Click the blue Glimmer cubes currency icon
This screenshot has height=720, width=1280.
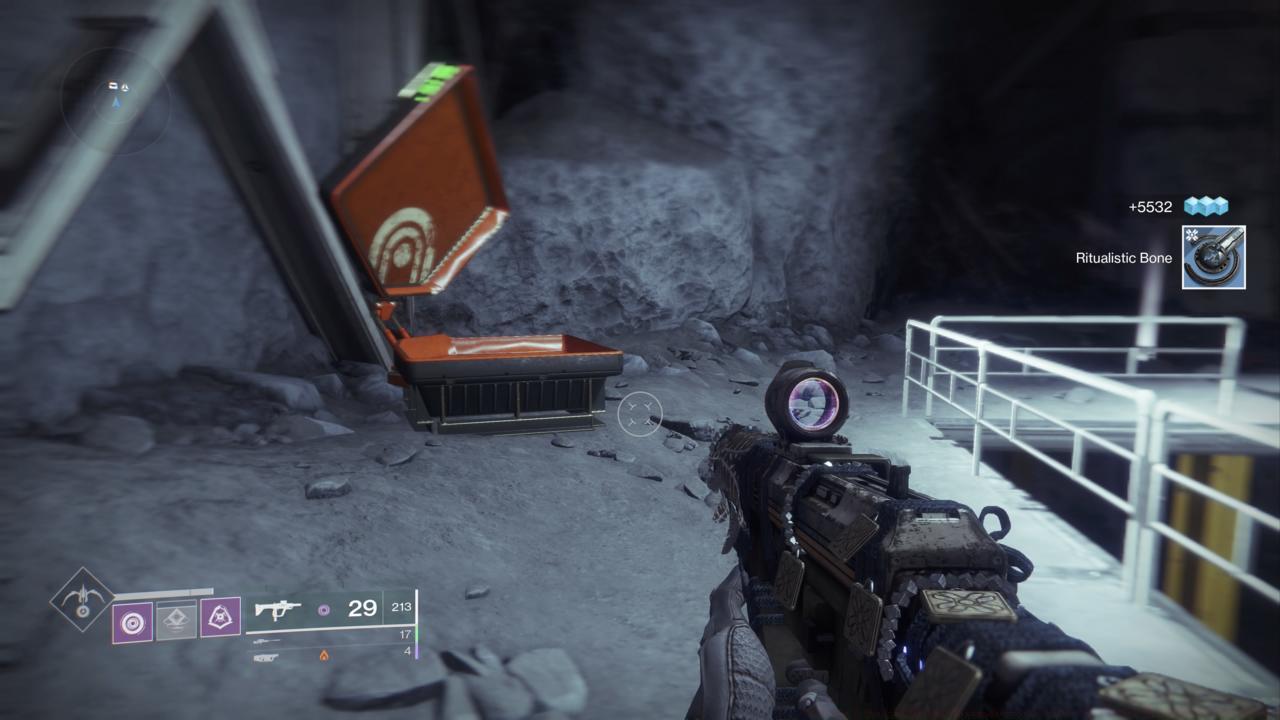pyautogui.click(x=1205, y=207)
